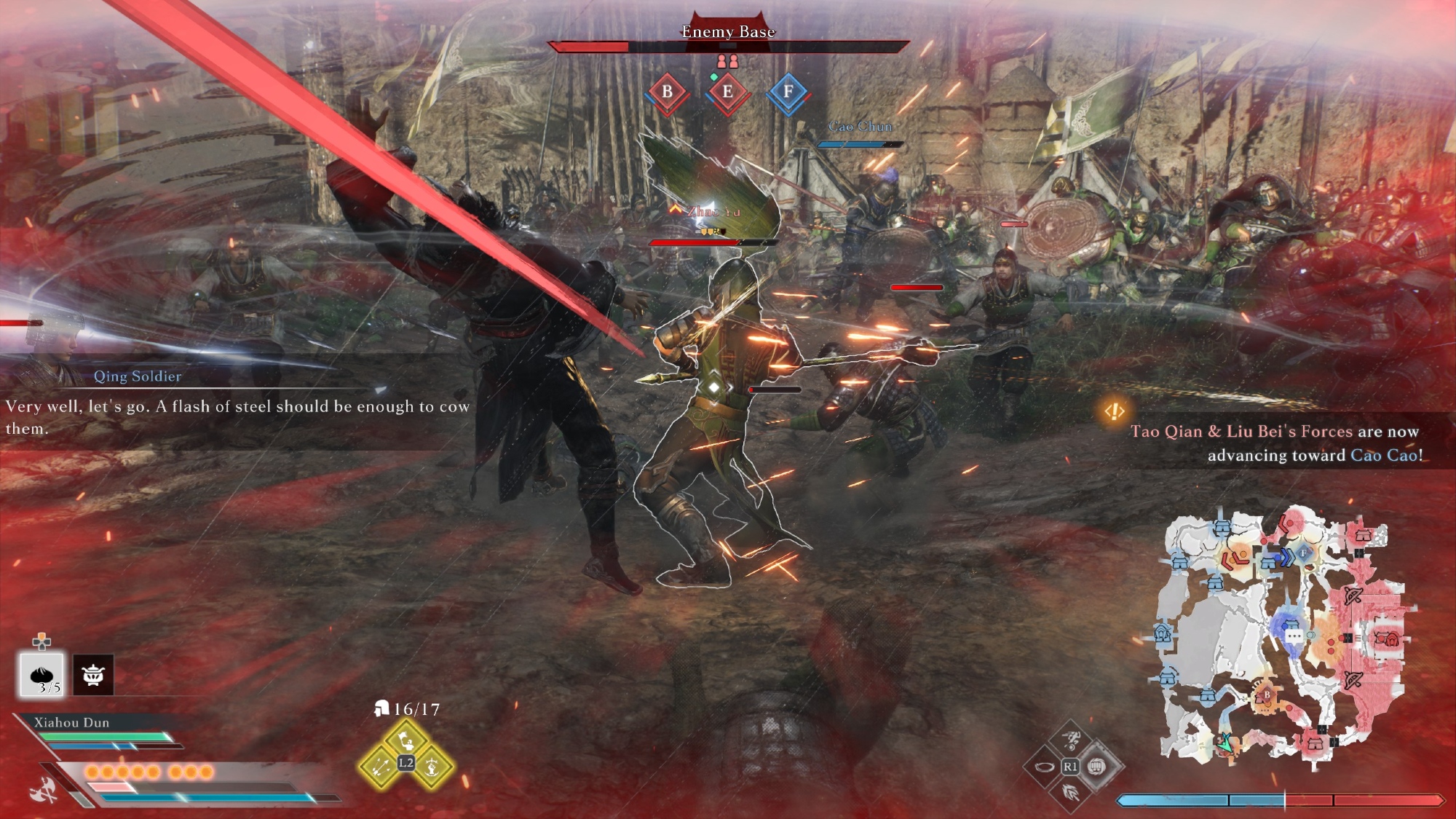
Task: Select the base B marker on minimap
Action: point(1266,695)
